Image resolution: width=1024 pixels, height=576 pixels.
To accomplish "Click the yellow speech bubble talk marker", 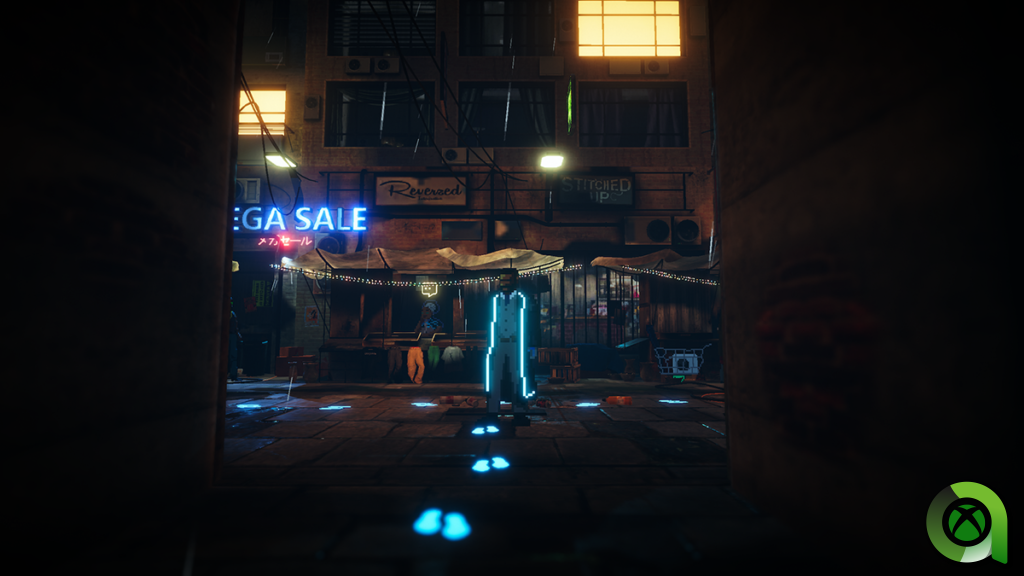I will 429,289.
